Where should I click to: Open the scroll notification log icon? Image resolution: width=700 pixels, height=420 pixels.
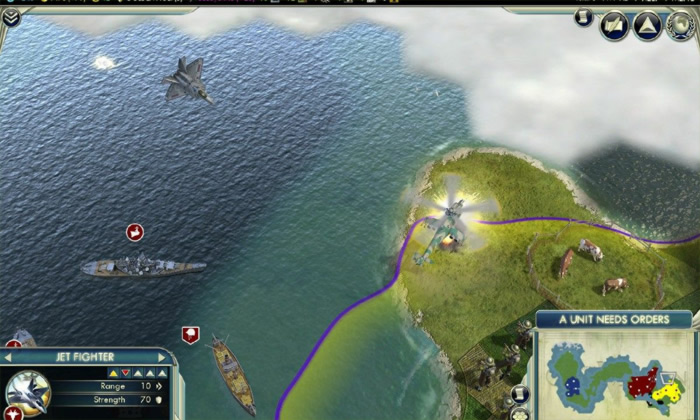[x=584, y=18]
